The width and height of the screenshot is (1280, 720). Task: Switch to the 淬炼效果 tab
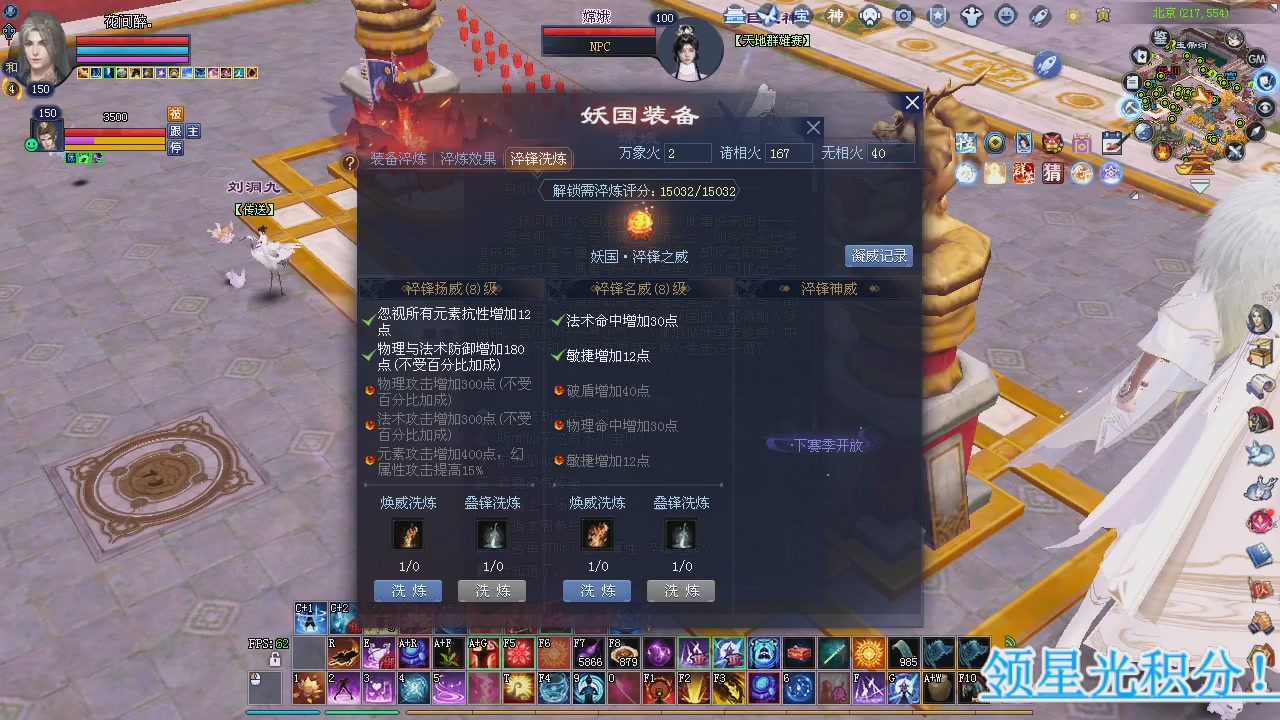click(469, 158)
